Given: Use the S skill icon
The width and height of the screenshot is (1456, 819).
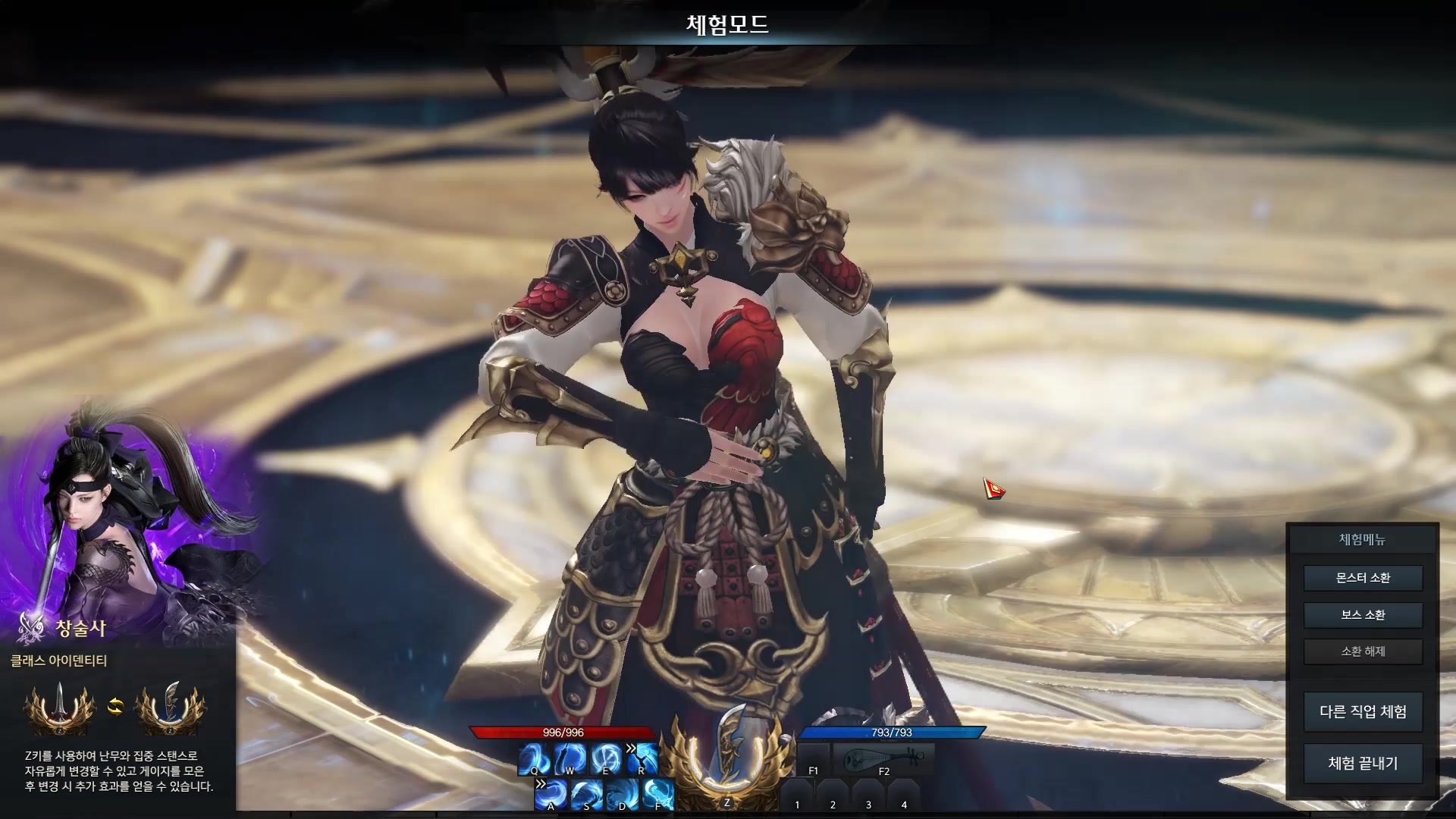Looking at the screenshot, I should (586, 795).
